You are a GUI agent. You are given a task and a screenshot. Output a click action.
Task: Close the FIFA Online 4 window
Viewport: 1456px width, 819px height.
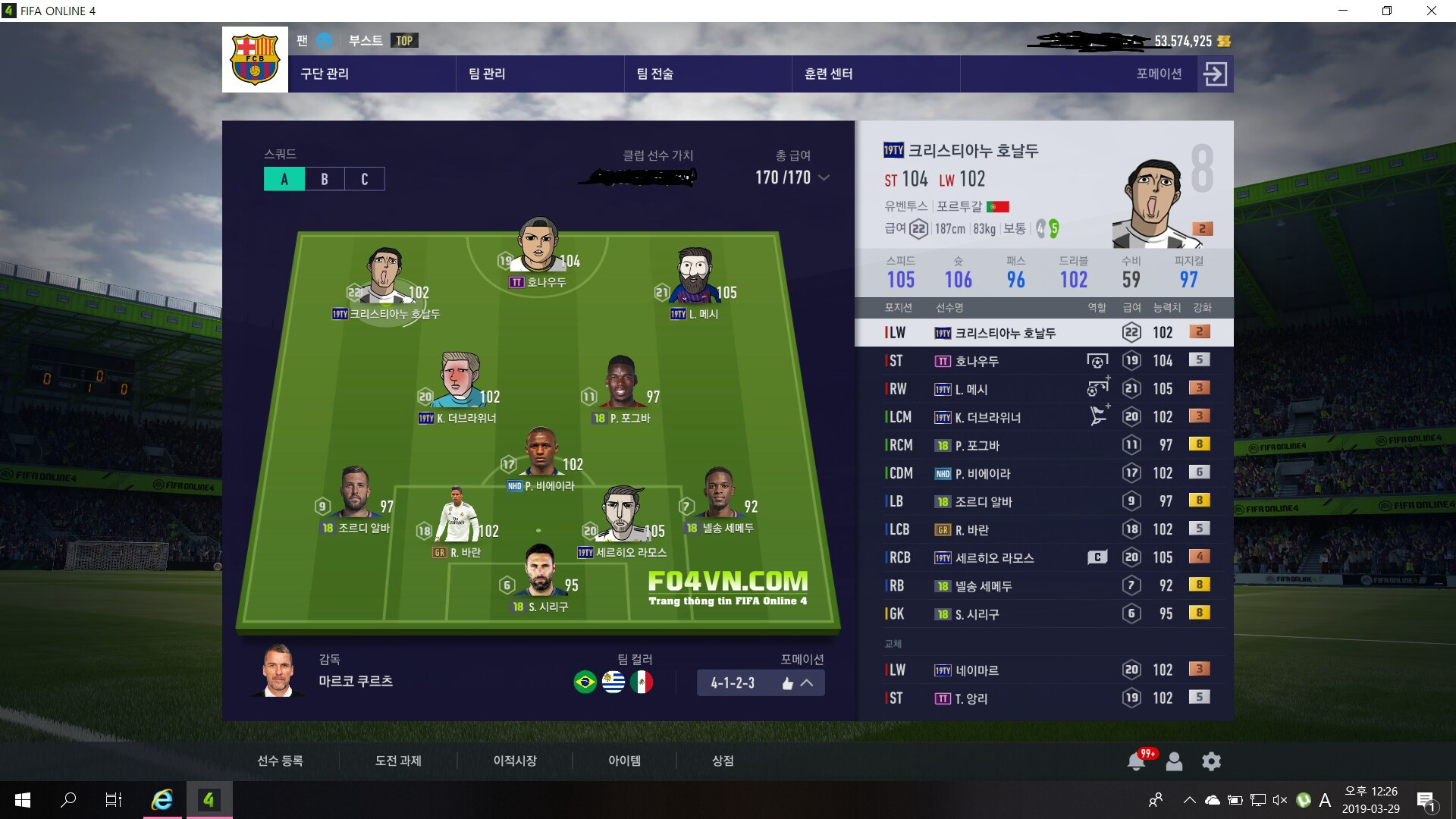coord(1432,11)
